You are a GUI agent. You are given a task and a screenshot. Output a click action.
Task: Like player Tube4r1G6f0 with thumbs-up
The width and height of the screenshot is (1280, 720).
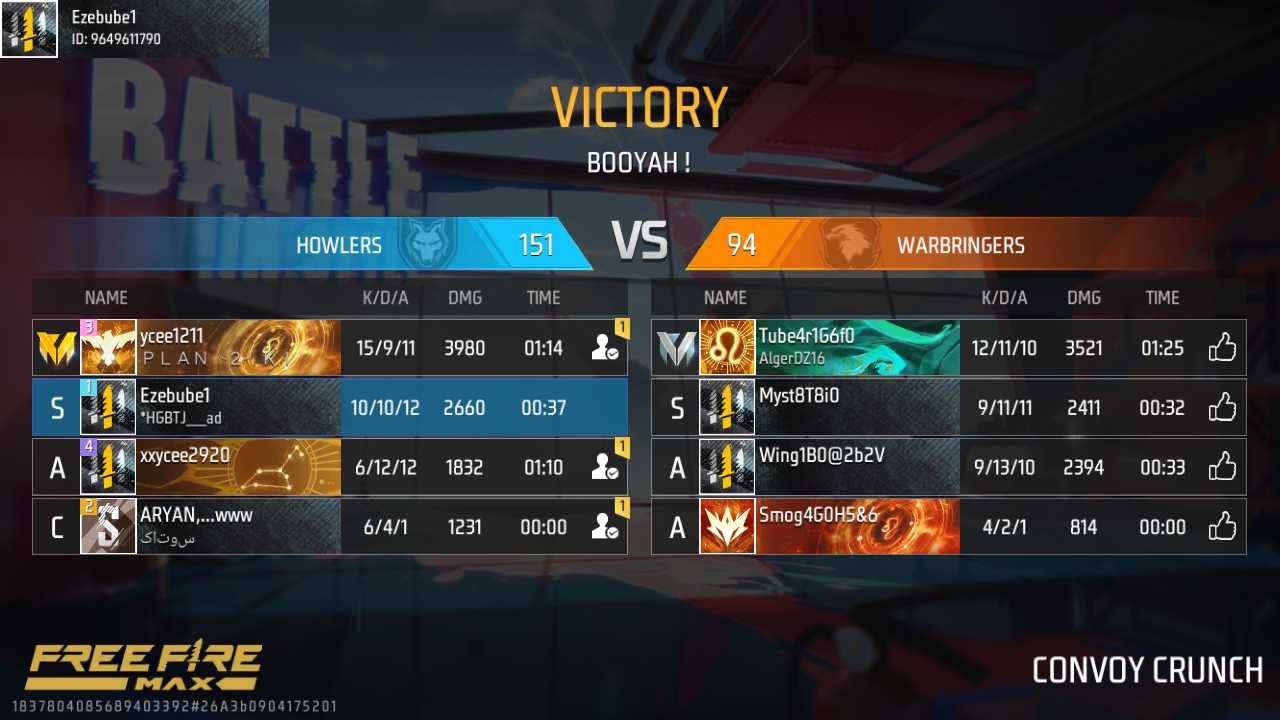click(1222, 348)
